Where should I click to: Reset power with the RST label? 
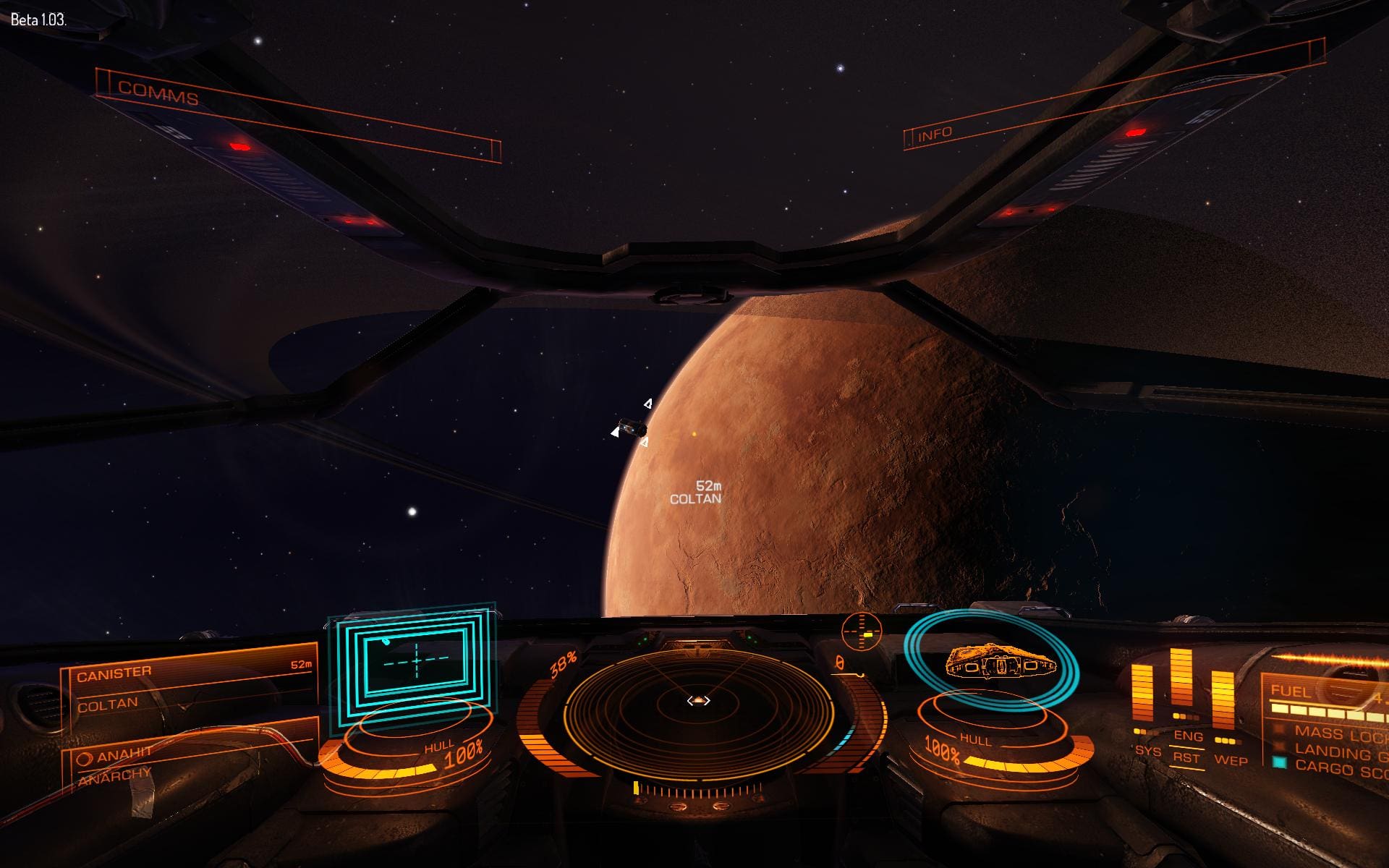click(1186, 758)
